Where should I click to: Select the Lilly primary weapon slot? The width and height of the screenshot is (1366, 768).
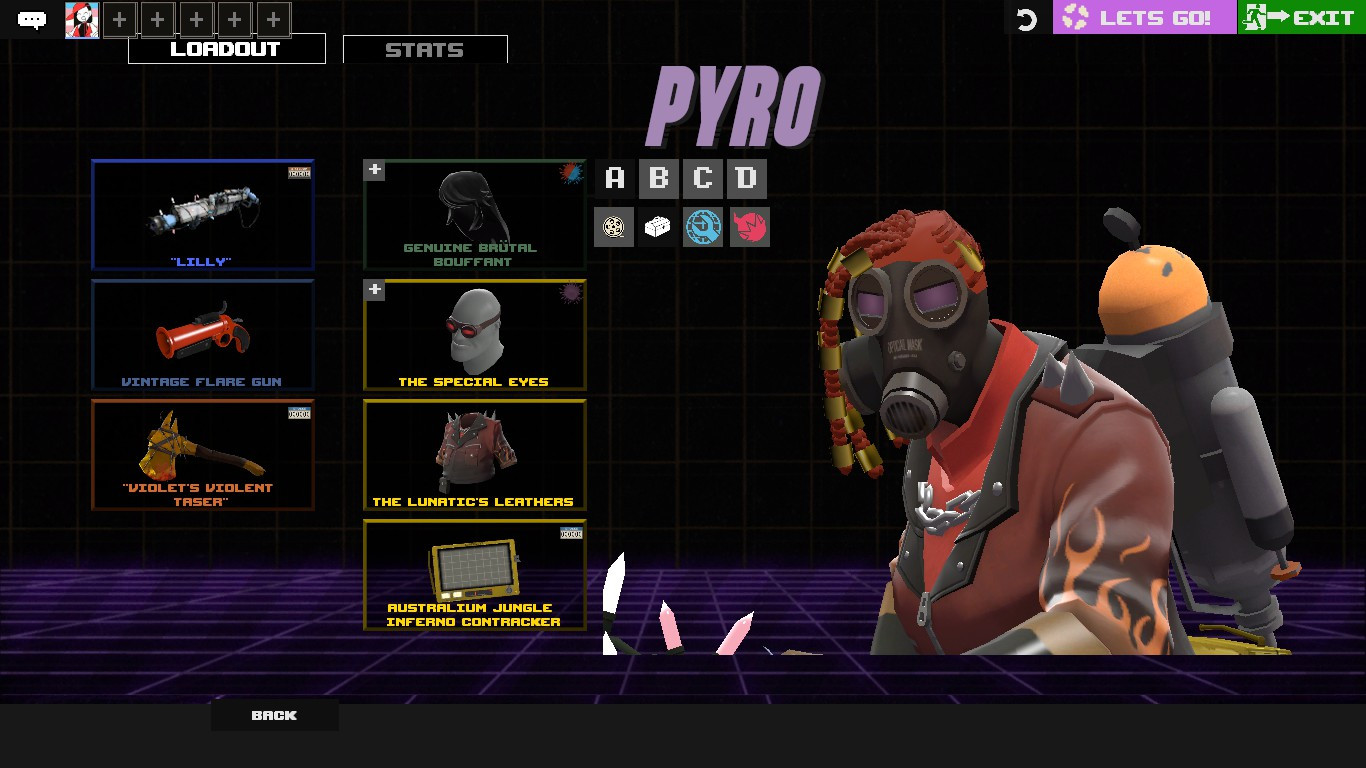202,213
